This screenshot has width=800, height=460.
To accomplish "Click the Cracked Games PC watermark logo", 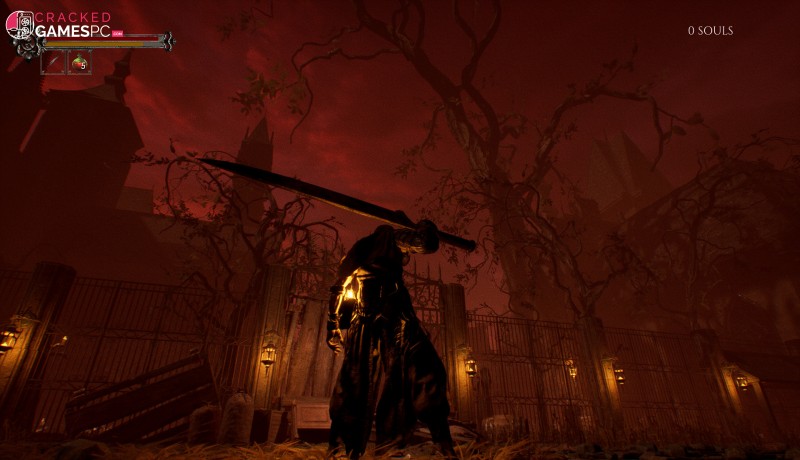I will [58, 25].
